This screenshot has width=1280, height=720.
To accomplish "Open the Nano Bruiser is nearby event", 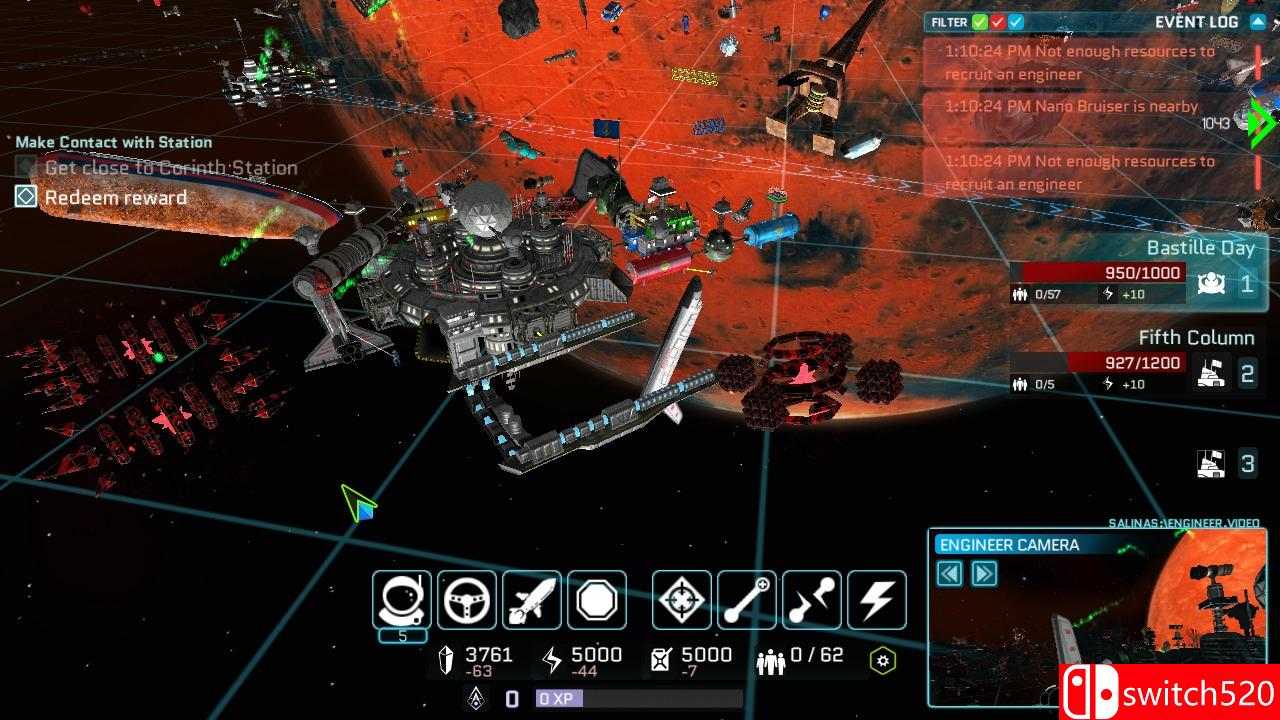I will pyautogui.click(x=1071, y=107).
